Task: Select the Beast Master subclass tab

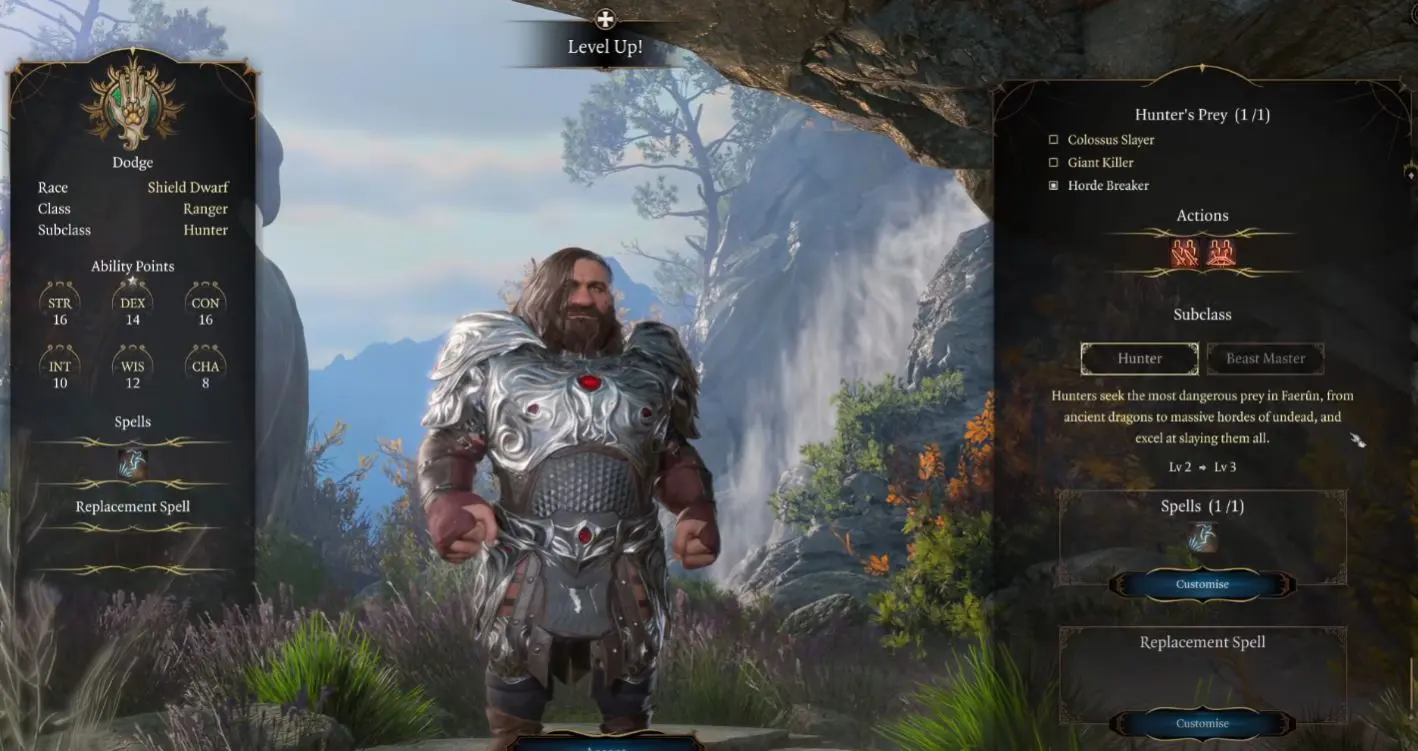Action: pos(1265,358)
